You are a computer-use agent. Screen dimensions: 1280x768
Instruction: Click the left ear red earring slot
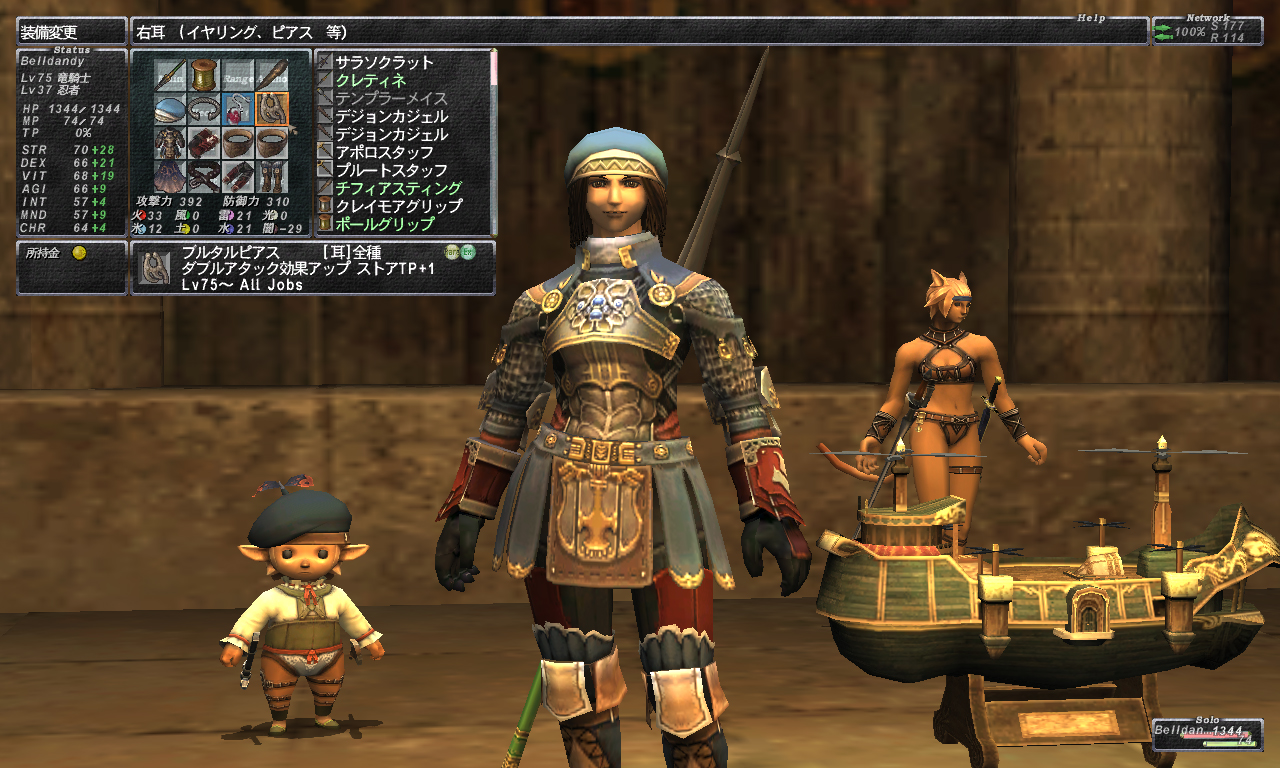(238, 108)
